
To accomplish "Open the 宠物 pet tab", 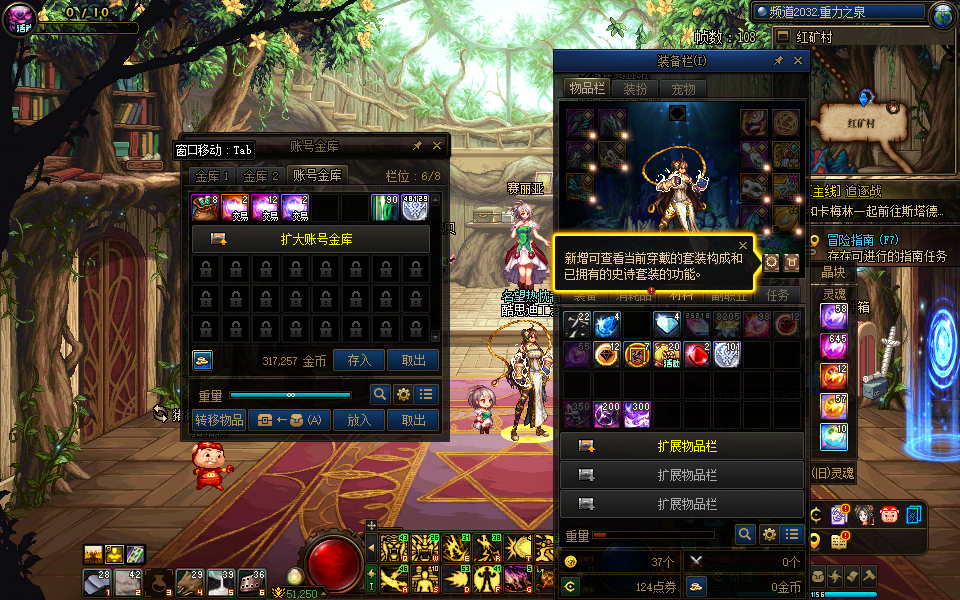I will 683,88.
